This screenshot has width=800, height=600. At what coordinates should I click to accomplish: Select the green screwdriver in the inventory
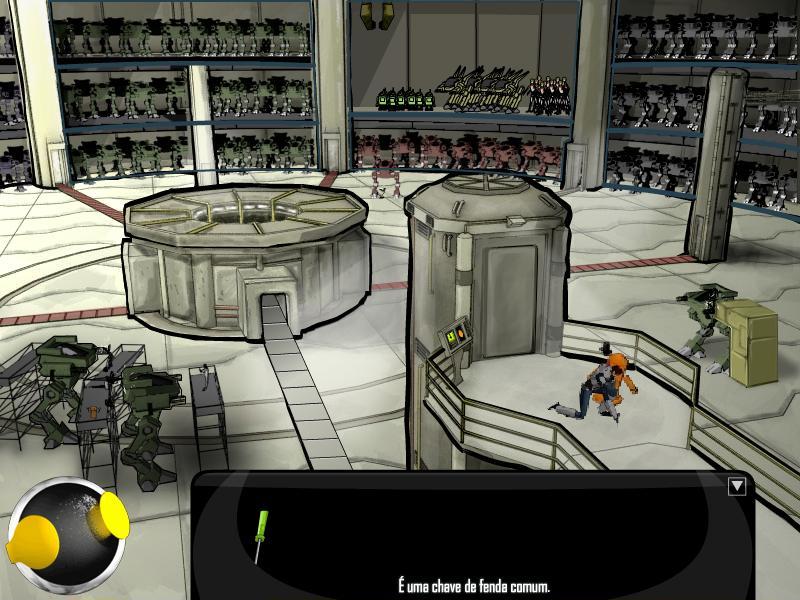point(261,535)
